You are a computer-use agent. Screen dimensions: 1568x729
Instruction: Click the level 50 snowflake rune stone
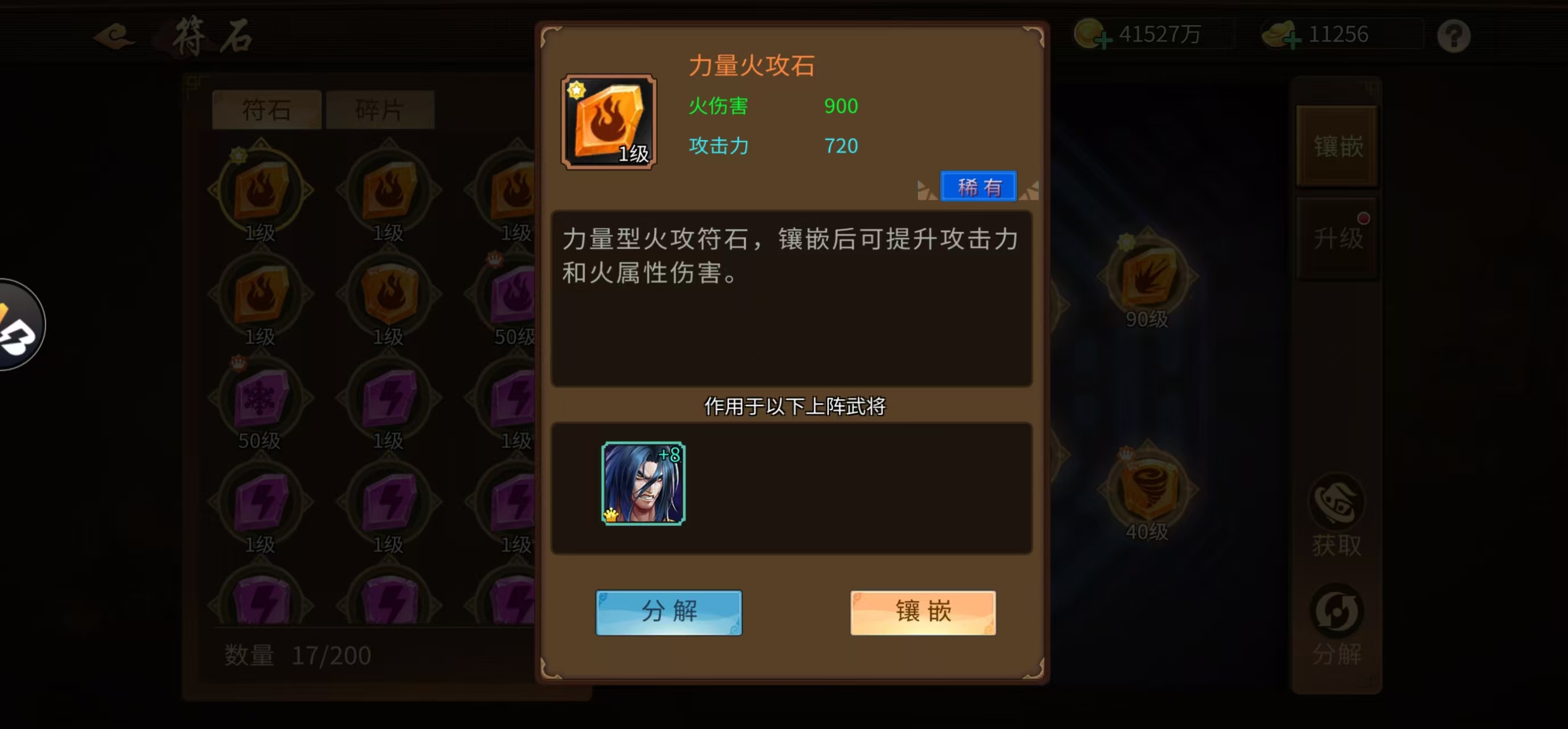pos(262,399)
